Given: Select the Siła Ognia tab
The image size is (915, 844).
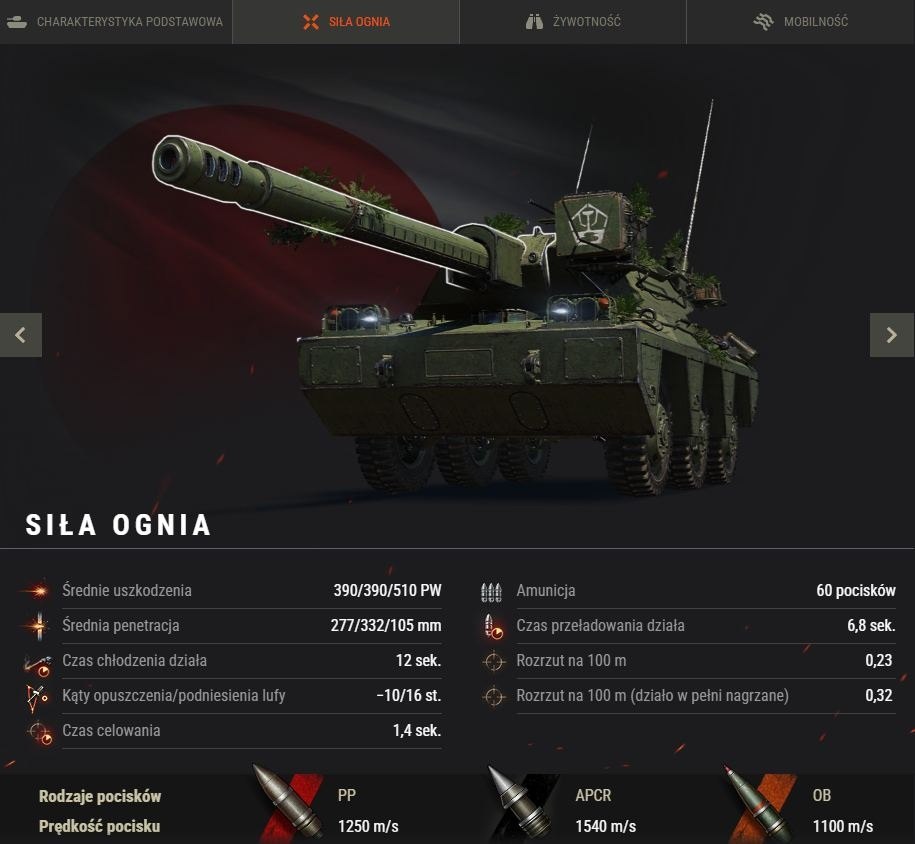Looking at the screenshot, I should (x=346, y=21).
